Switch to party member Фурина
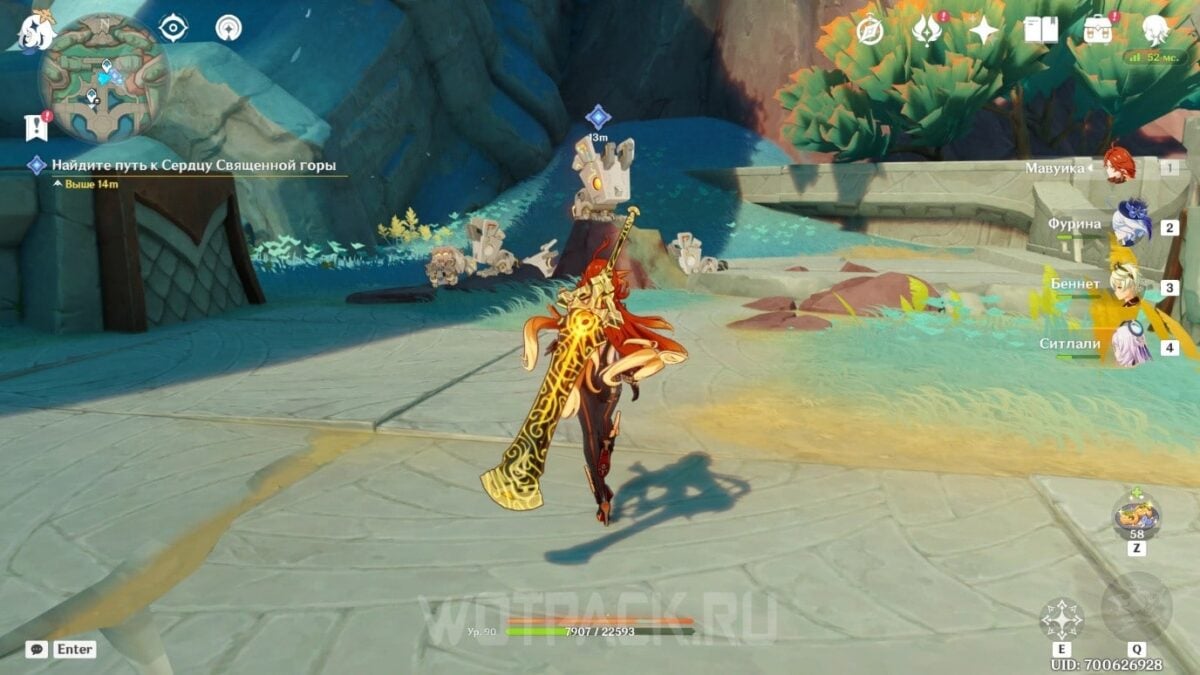This screenshot has width=1200, height=675. 1131,225
